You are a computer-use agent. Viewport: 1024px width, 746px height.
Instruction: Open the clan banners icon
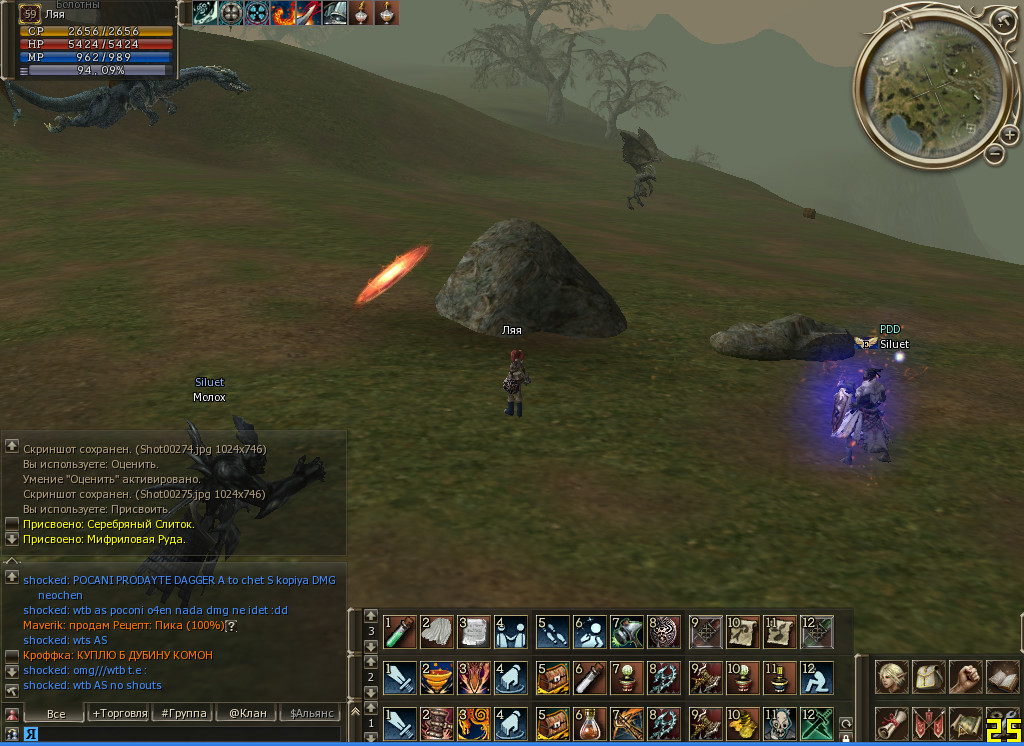point(928,723)
